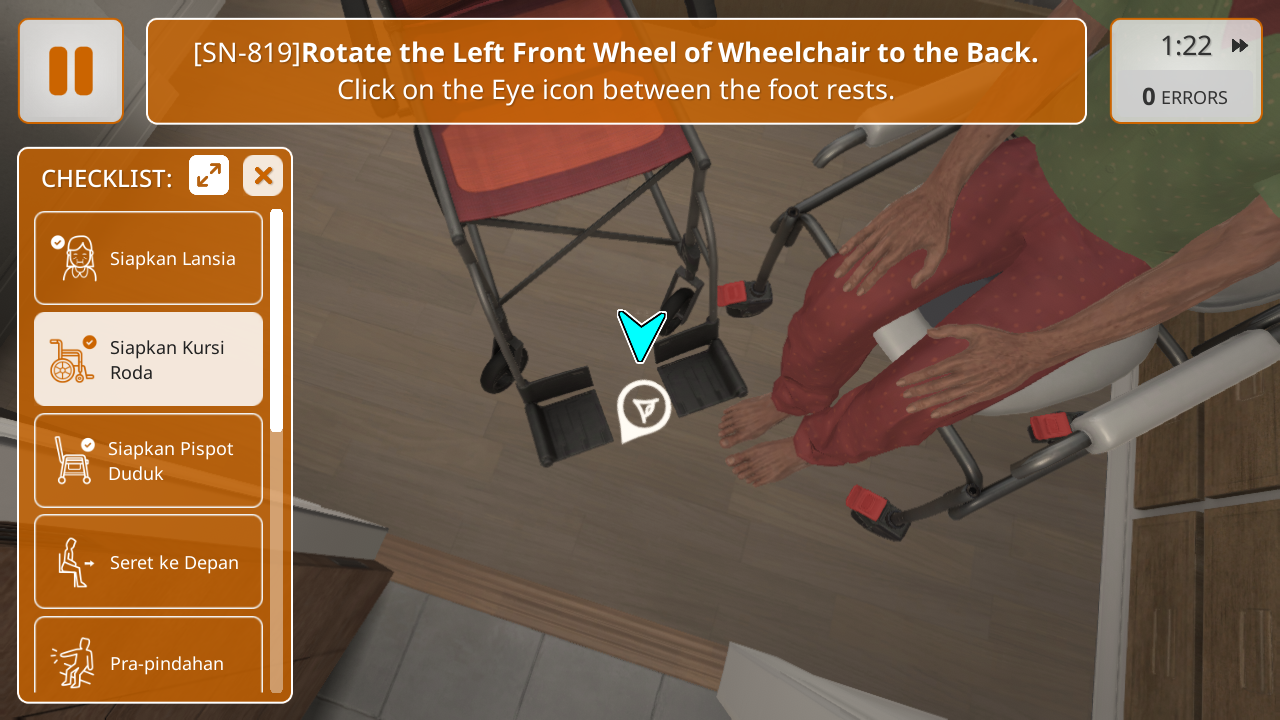
Task: Select the Seret ke Depan step
Action: [x=148, y=561]
